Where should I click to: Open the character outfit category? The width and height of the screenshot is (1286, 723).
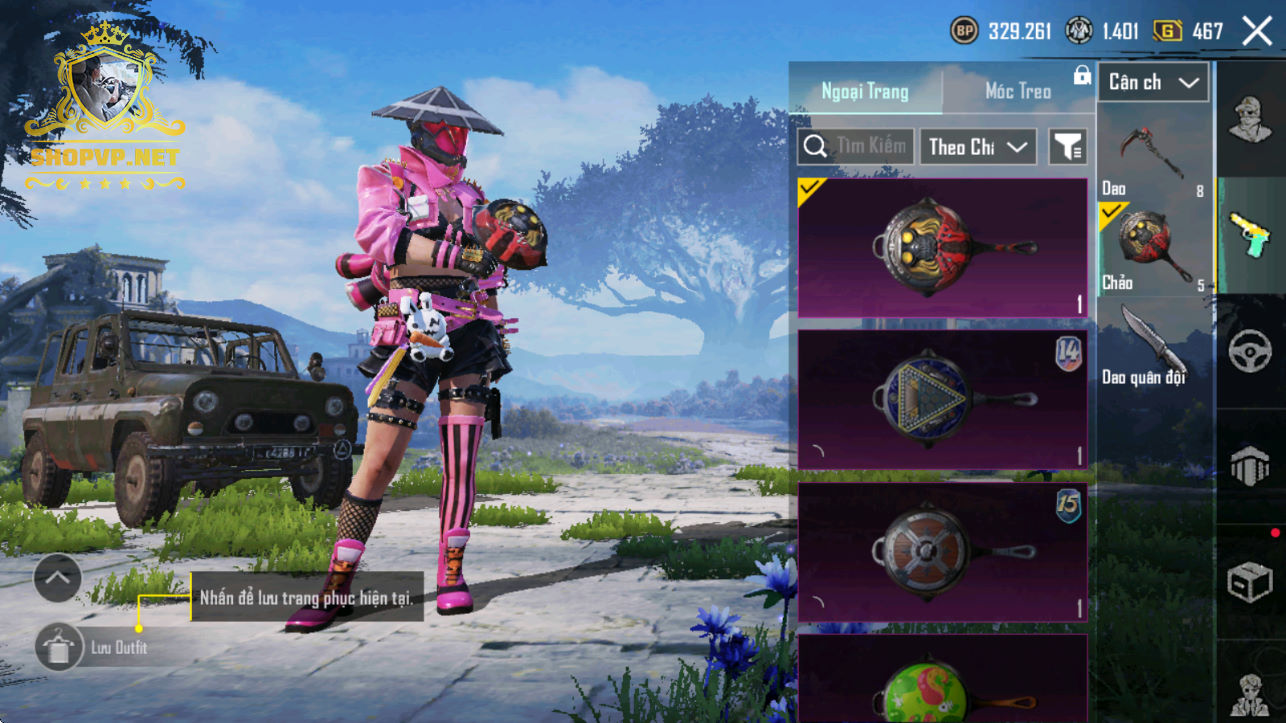[1250, 120]
